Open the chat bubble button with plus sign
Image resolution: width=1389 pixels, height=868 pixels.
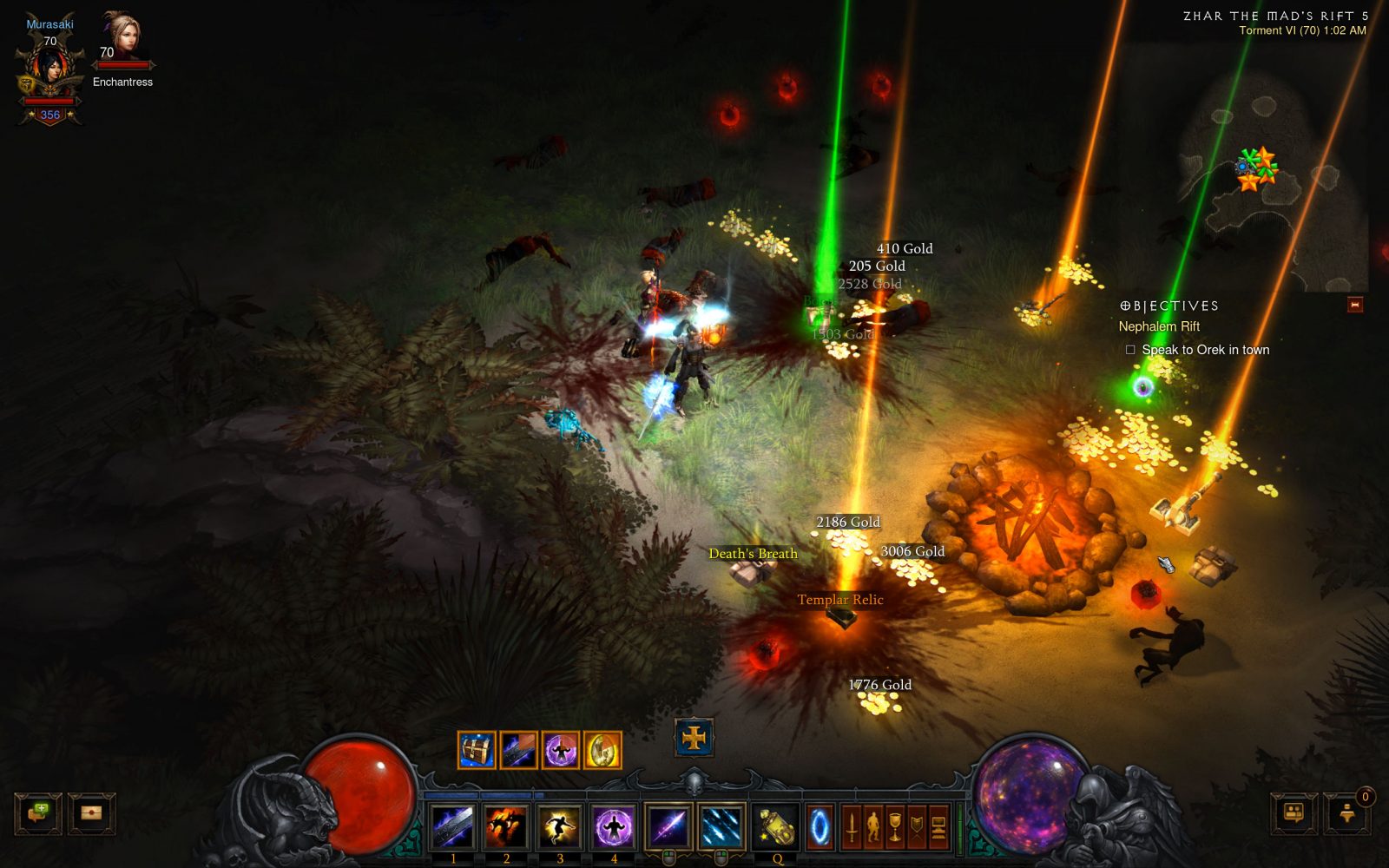(x=38, y=813)
